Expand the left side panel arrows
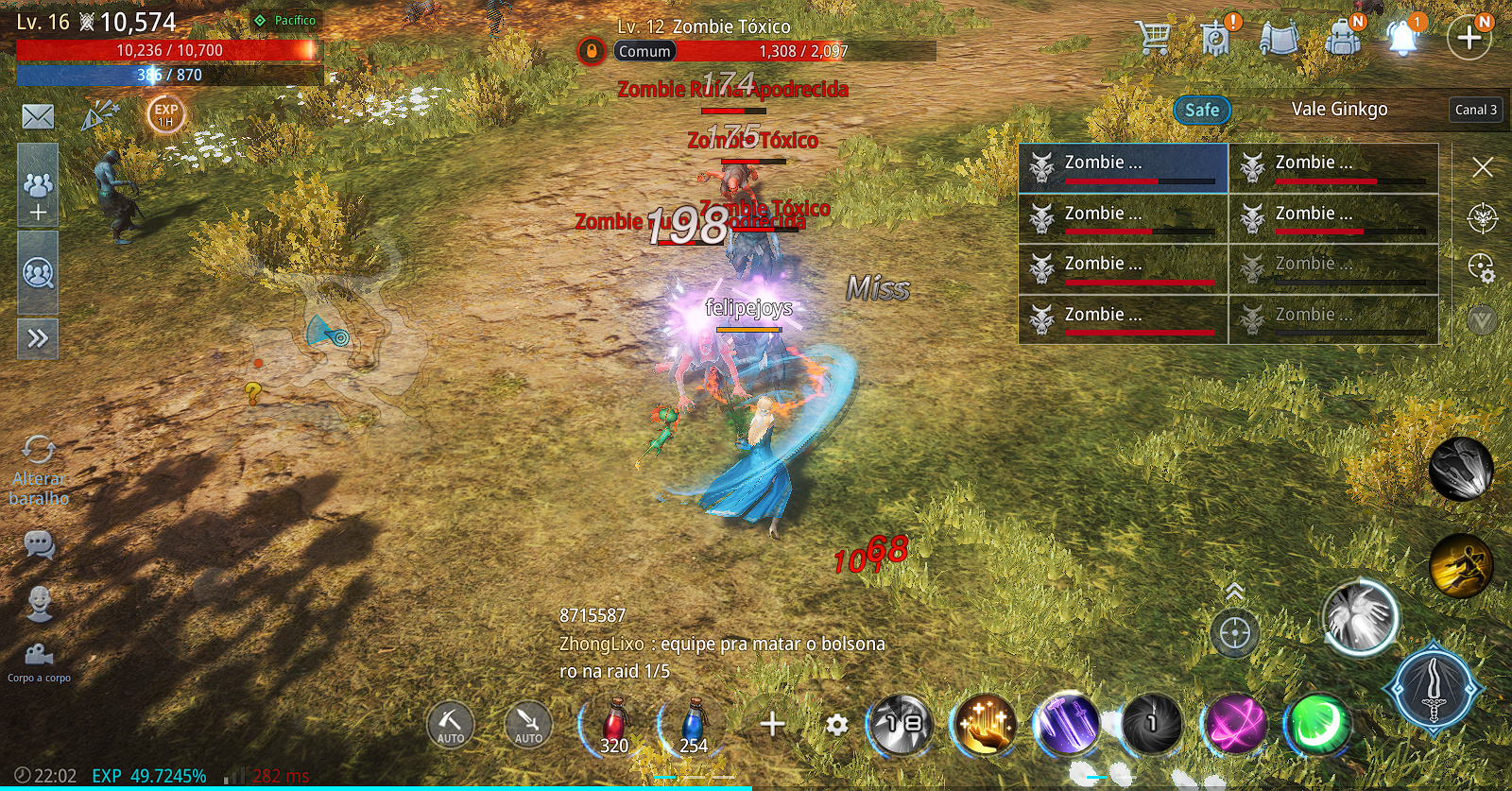The height and width of the screenshot is (791, 1512). tap(38, 338)
